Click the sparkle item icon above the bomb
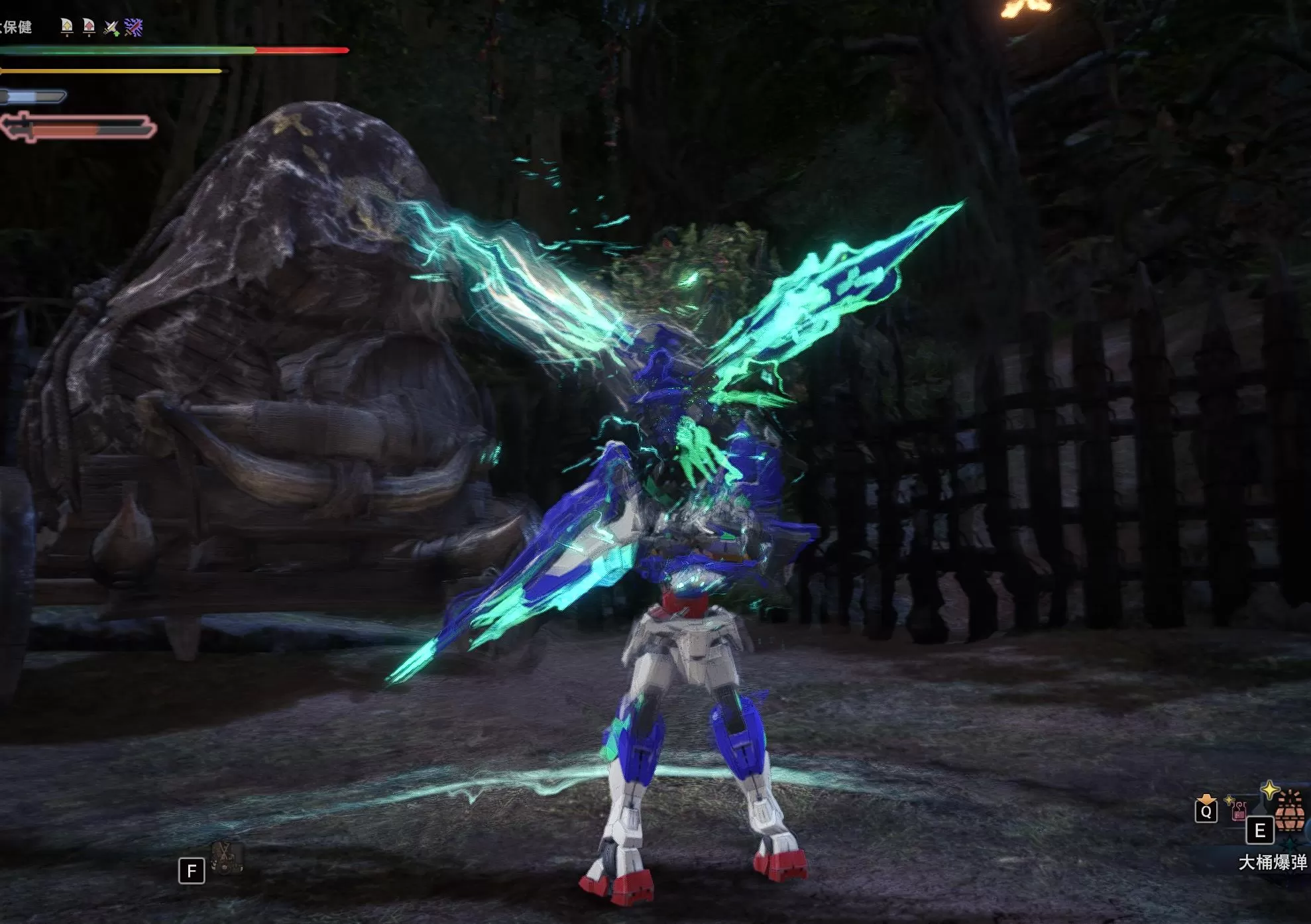This screenshot has width=1311, height=924. (1269, 791)
